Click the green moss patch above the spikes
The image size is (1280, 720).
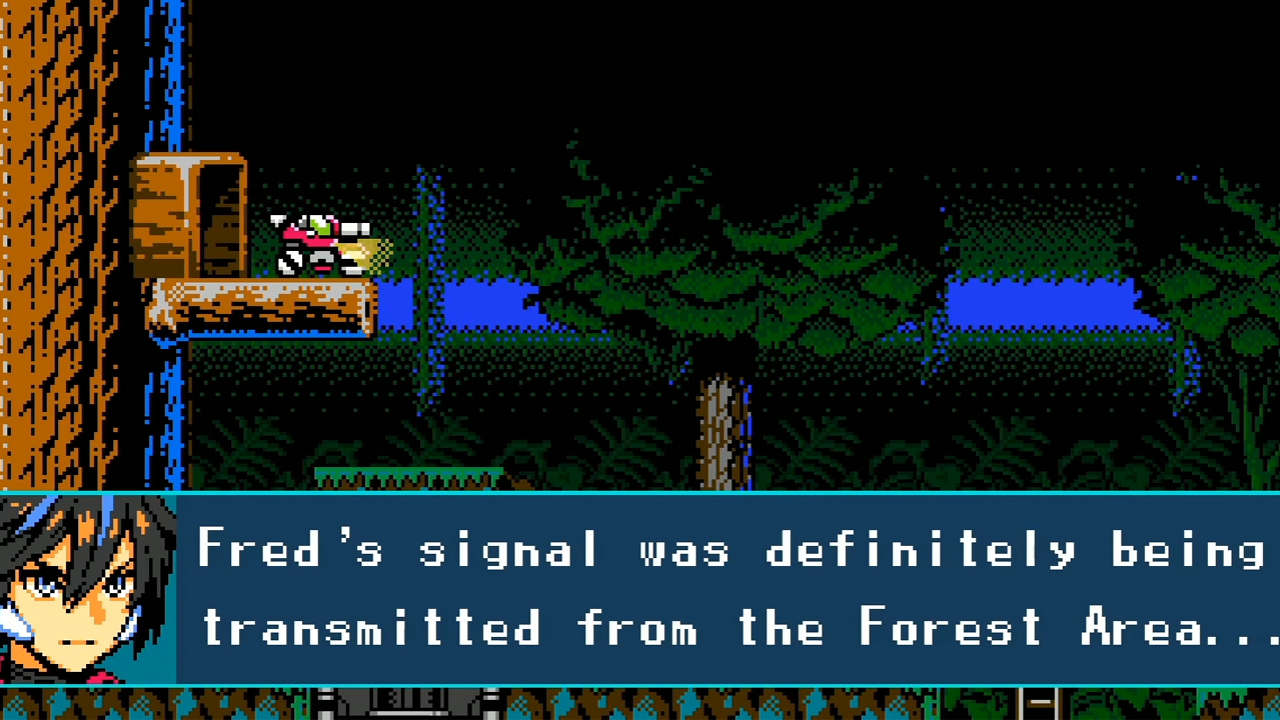(410, 470)
